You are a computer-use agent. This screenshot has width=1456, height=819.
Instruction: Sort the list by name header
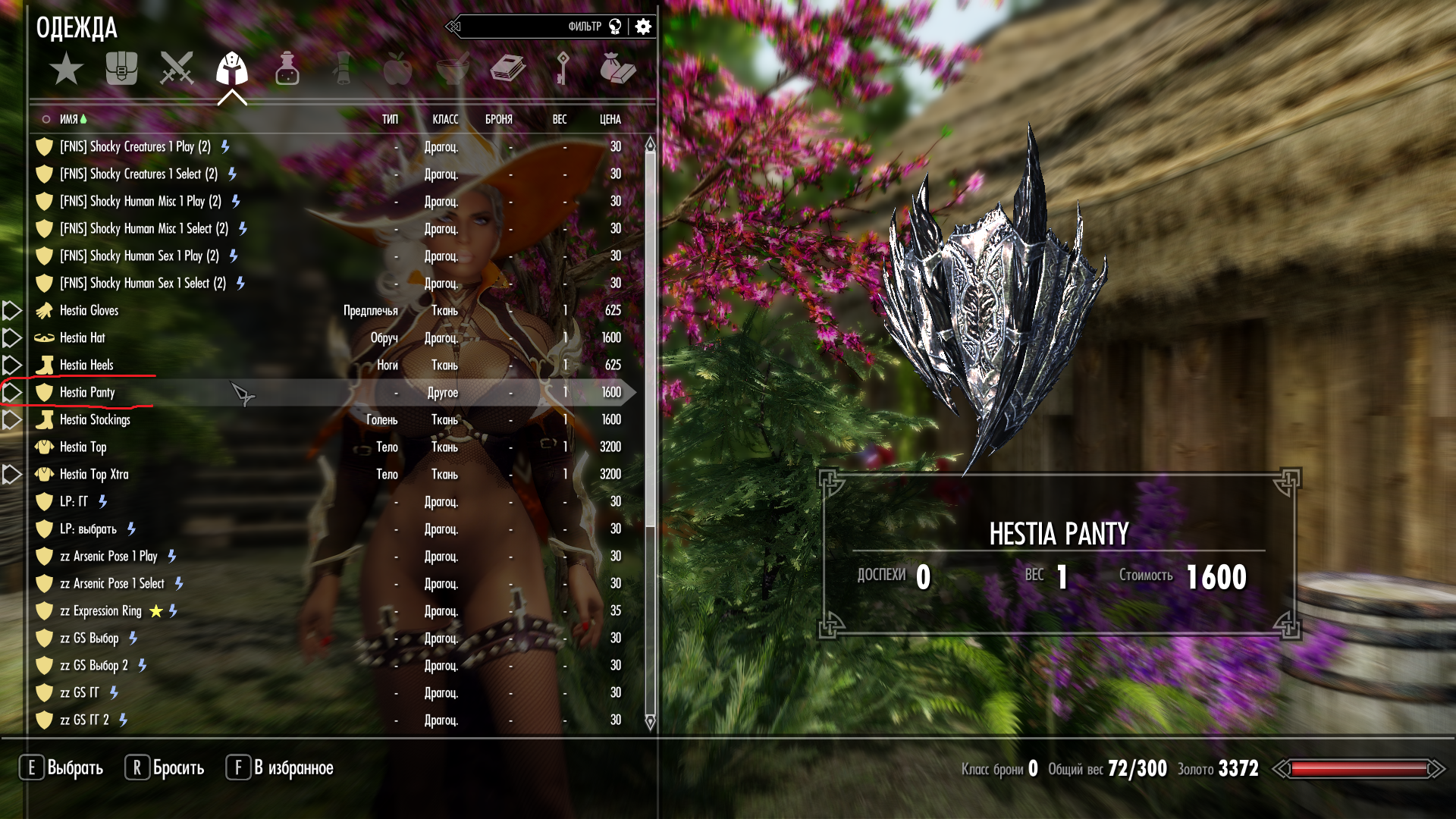[69, 119]
